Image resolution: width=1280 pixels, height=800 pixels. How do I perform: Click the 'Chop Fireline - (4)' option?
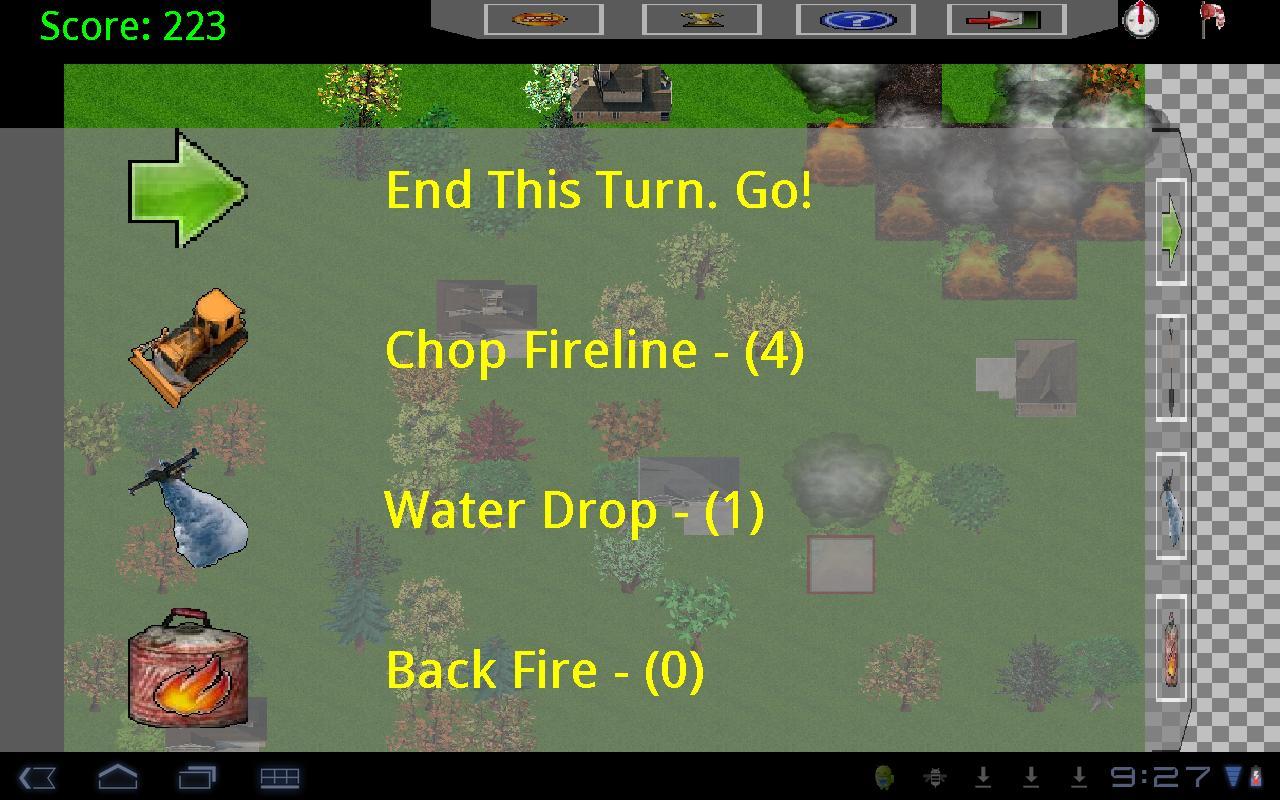[594, 351]
